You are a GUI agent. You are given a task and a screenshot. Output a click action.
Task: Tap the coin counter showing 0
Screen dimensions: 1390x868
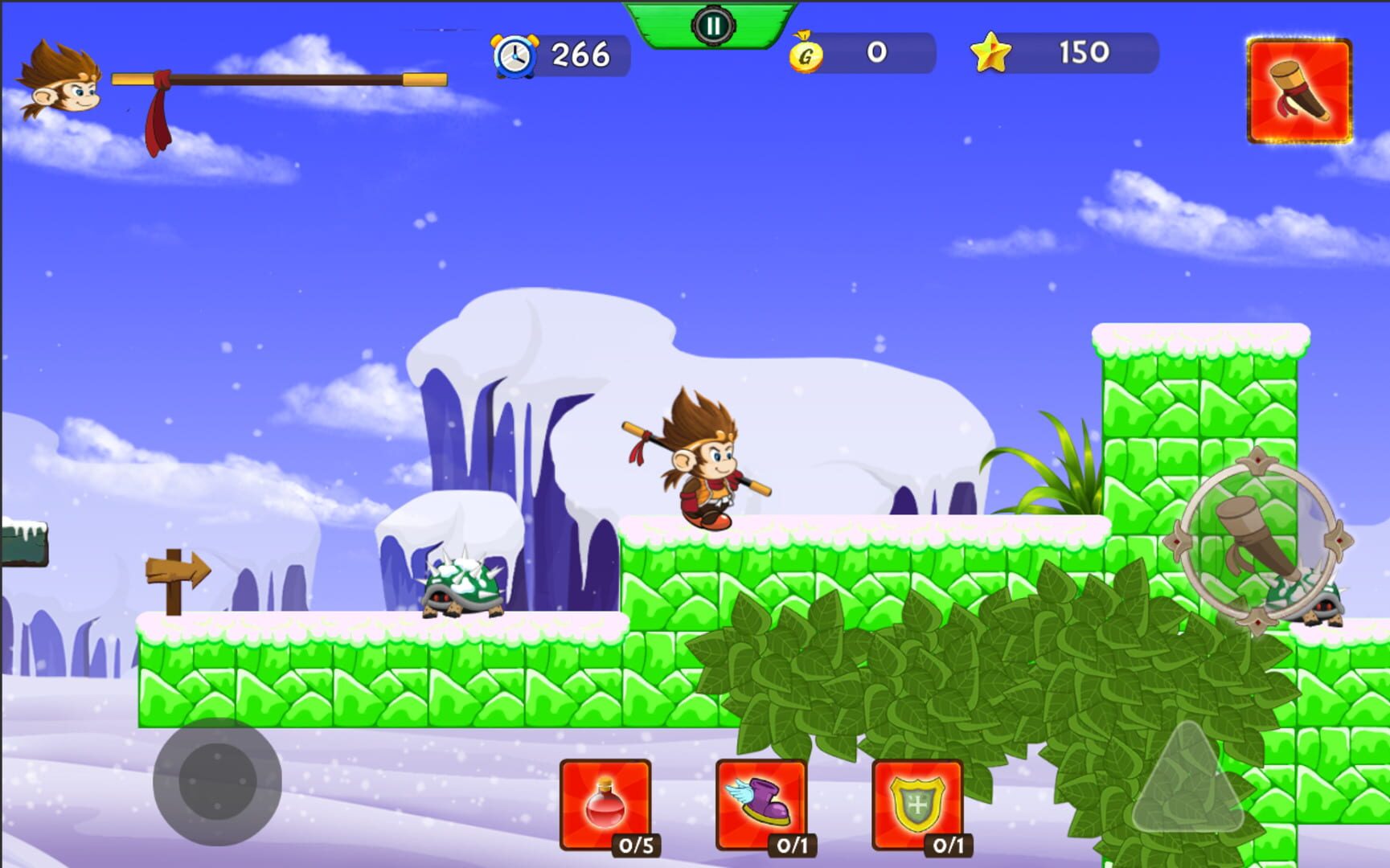coord(875,54)
